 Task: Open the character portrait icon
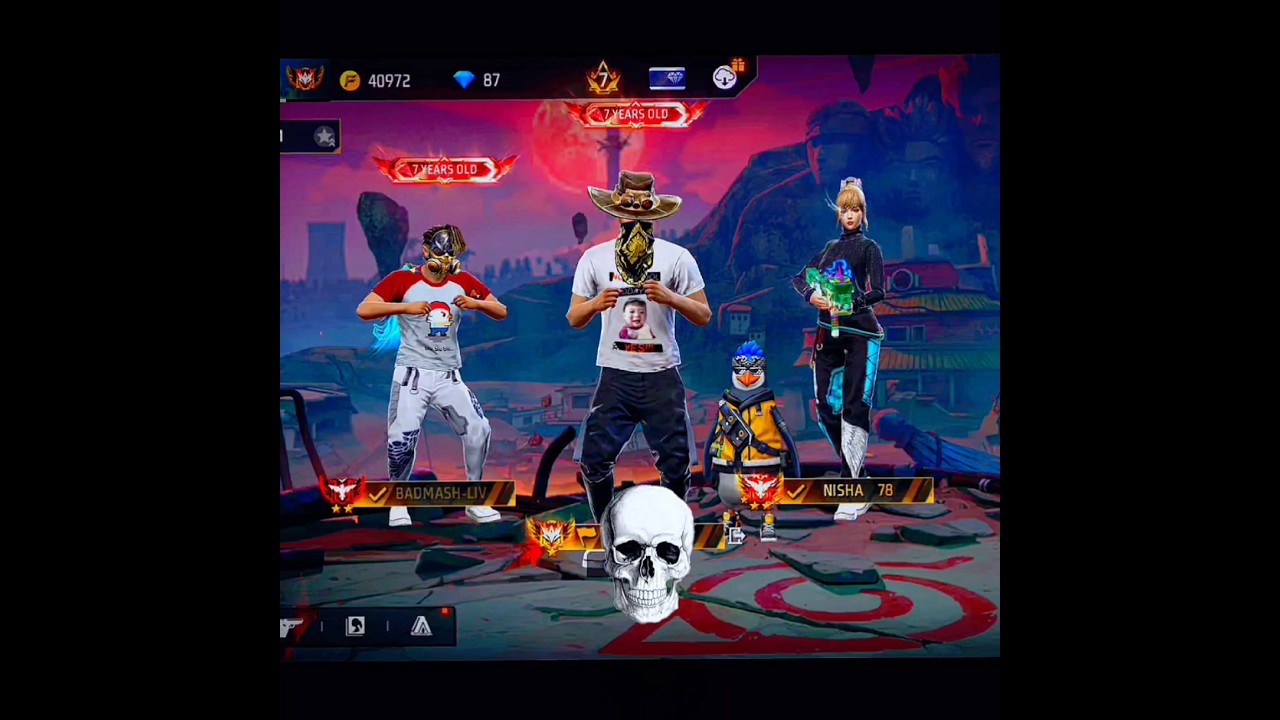click(355, 627)
